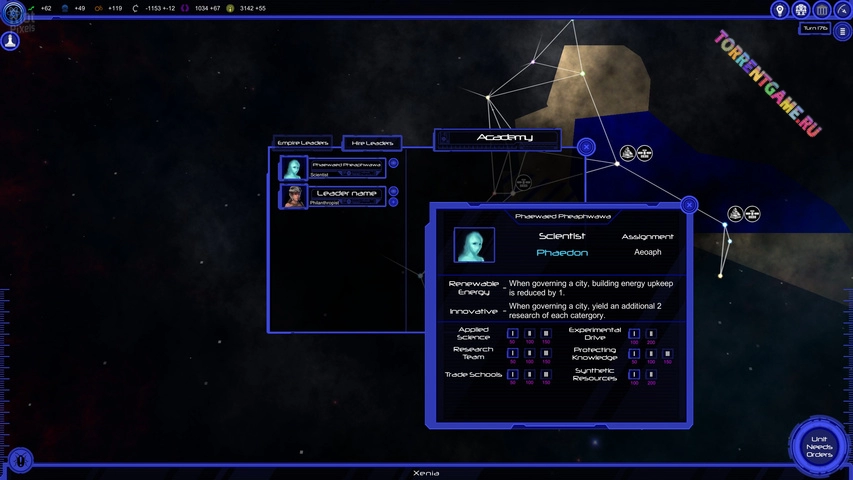Buy third Protecting Knowledge skill level

tap(667, 354)
